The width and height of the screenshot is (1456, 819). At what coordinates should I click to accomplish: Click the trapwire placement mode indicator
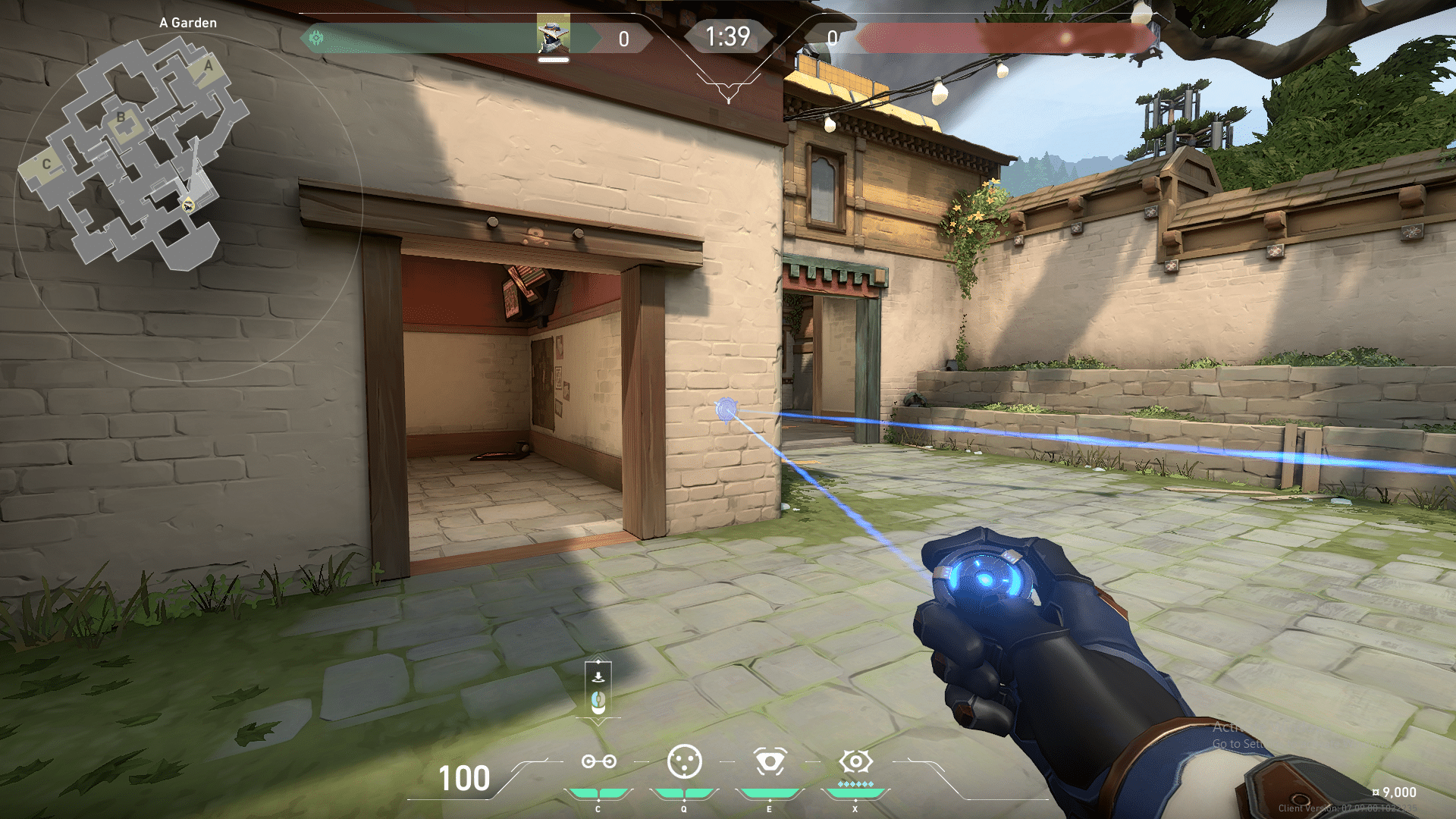point(598,690)
